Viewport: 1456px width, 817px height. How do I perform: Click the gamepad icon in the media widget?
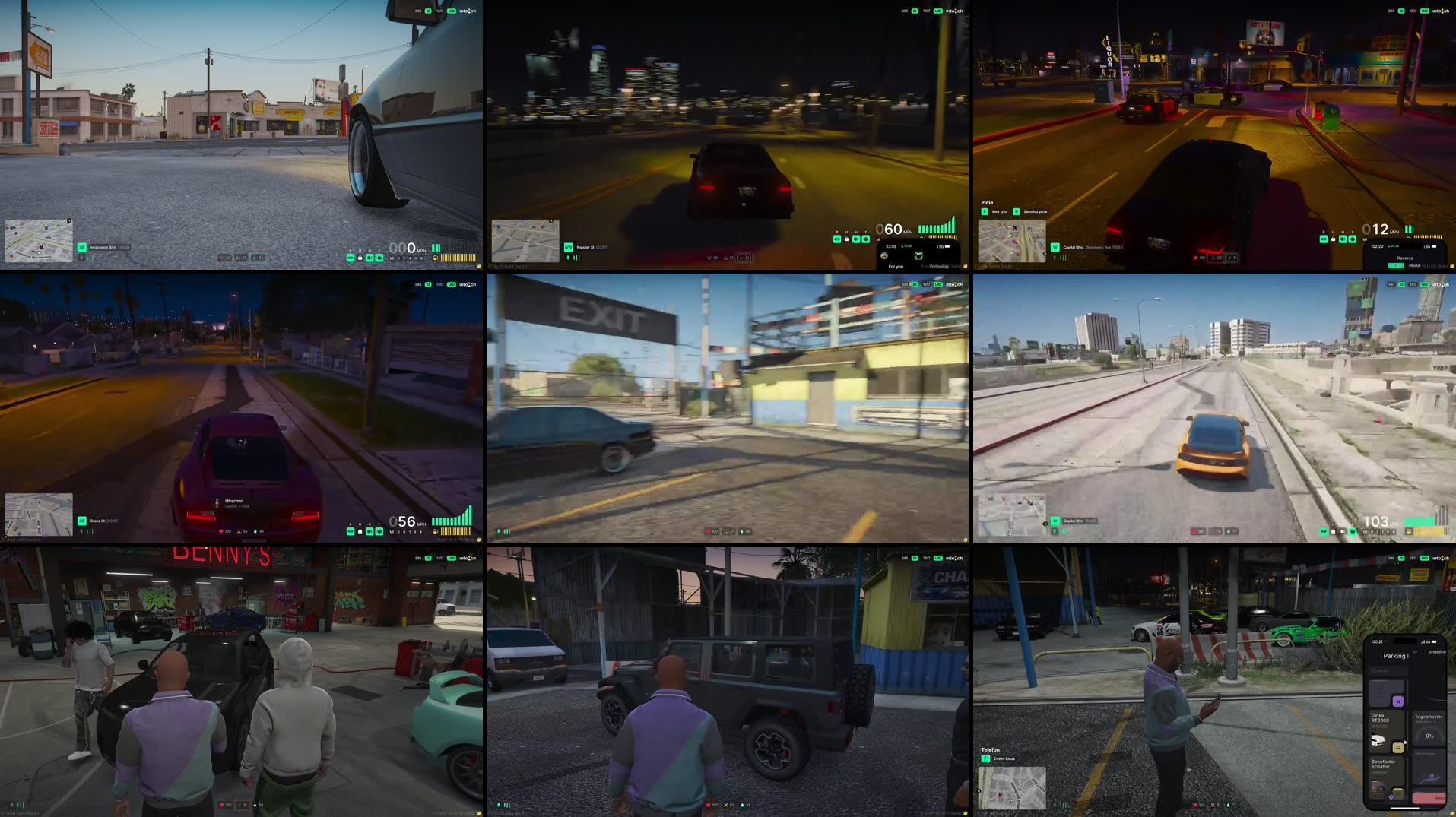tap(918, 256)
